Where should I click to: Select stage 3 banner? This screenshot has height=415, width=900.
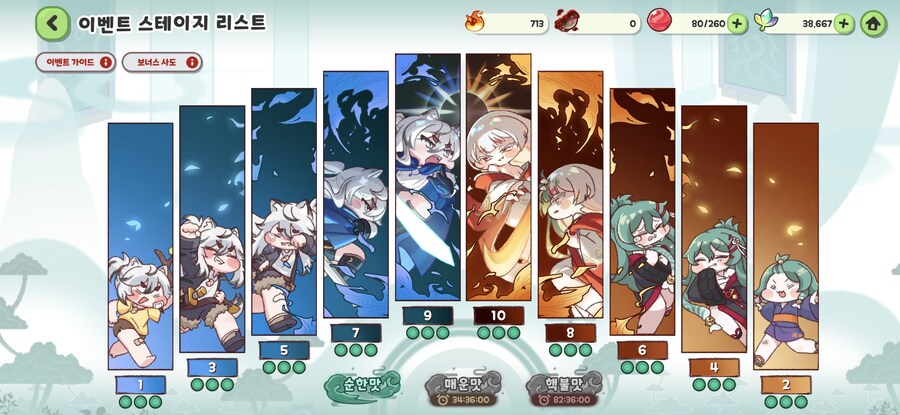pyautogui.click(x=211, y=230)
